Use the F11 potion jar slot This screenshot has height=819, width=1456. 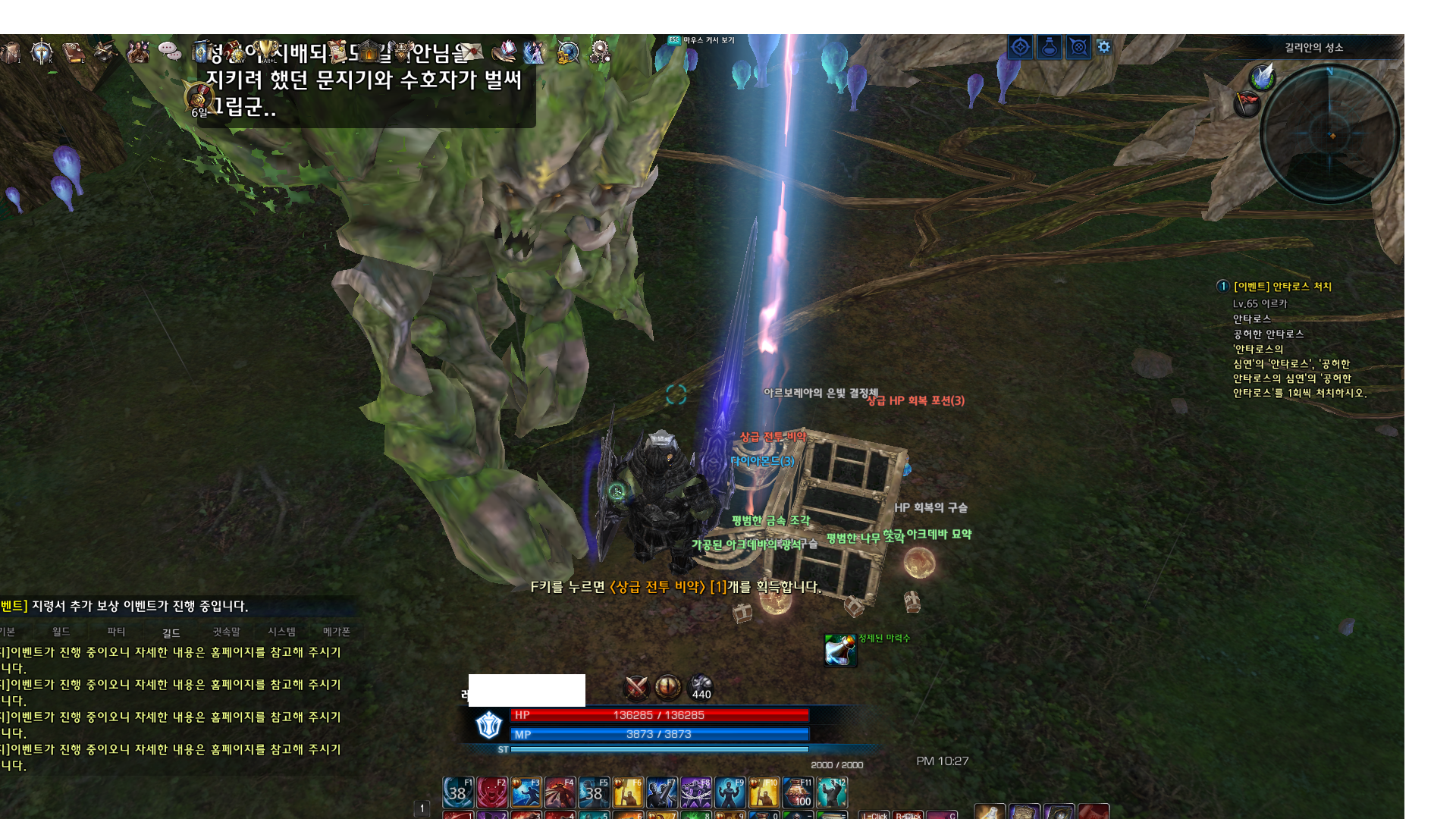click(x=798, y=793)
